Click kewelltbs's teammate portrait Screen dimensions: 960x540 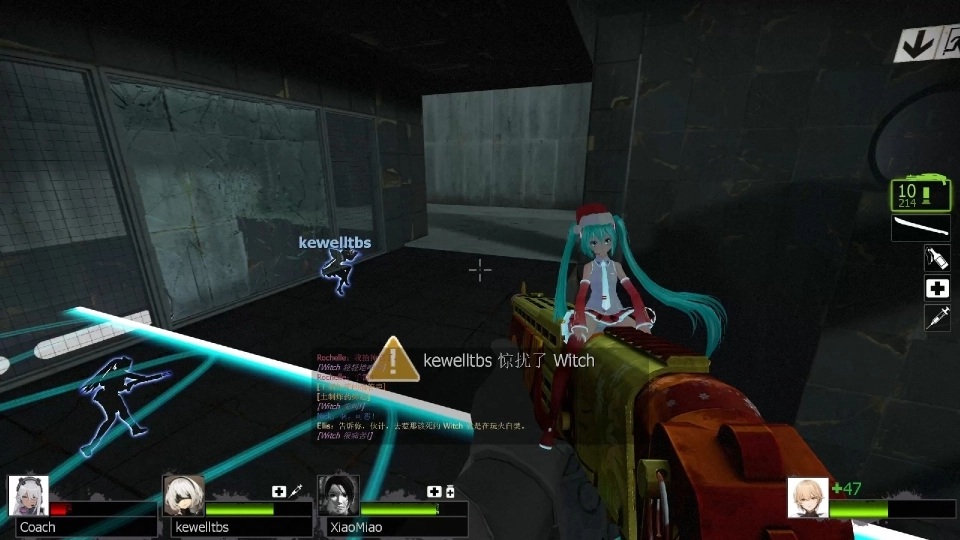(183, 496)
